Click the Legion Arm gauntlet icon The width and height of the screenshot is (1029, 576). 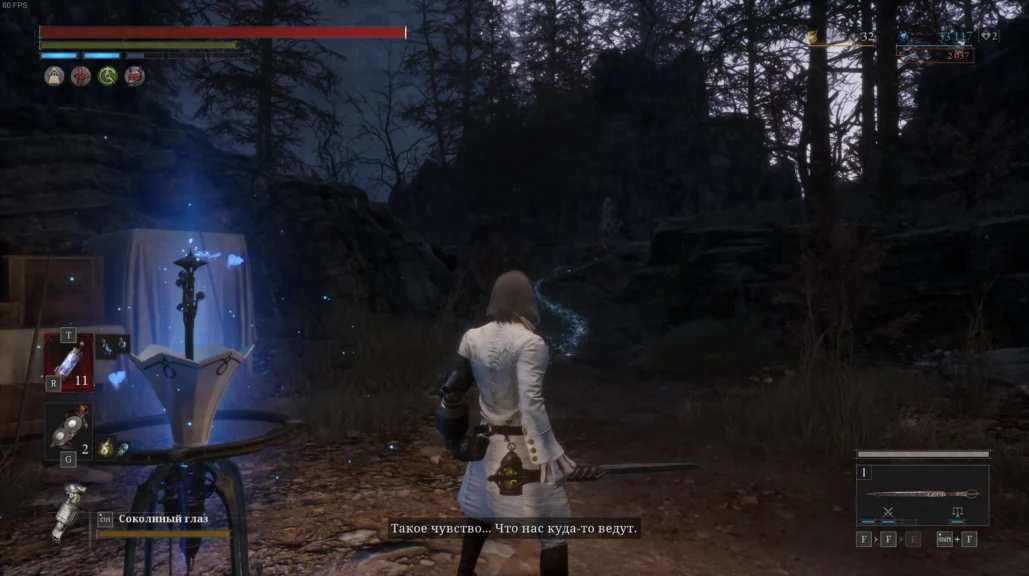pos(72,509)
